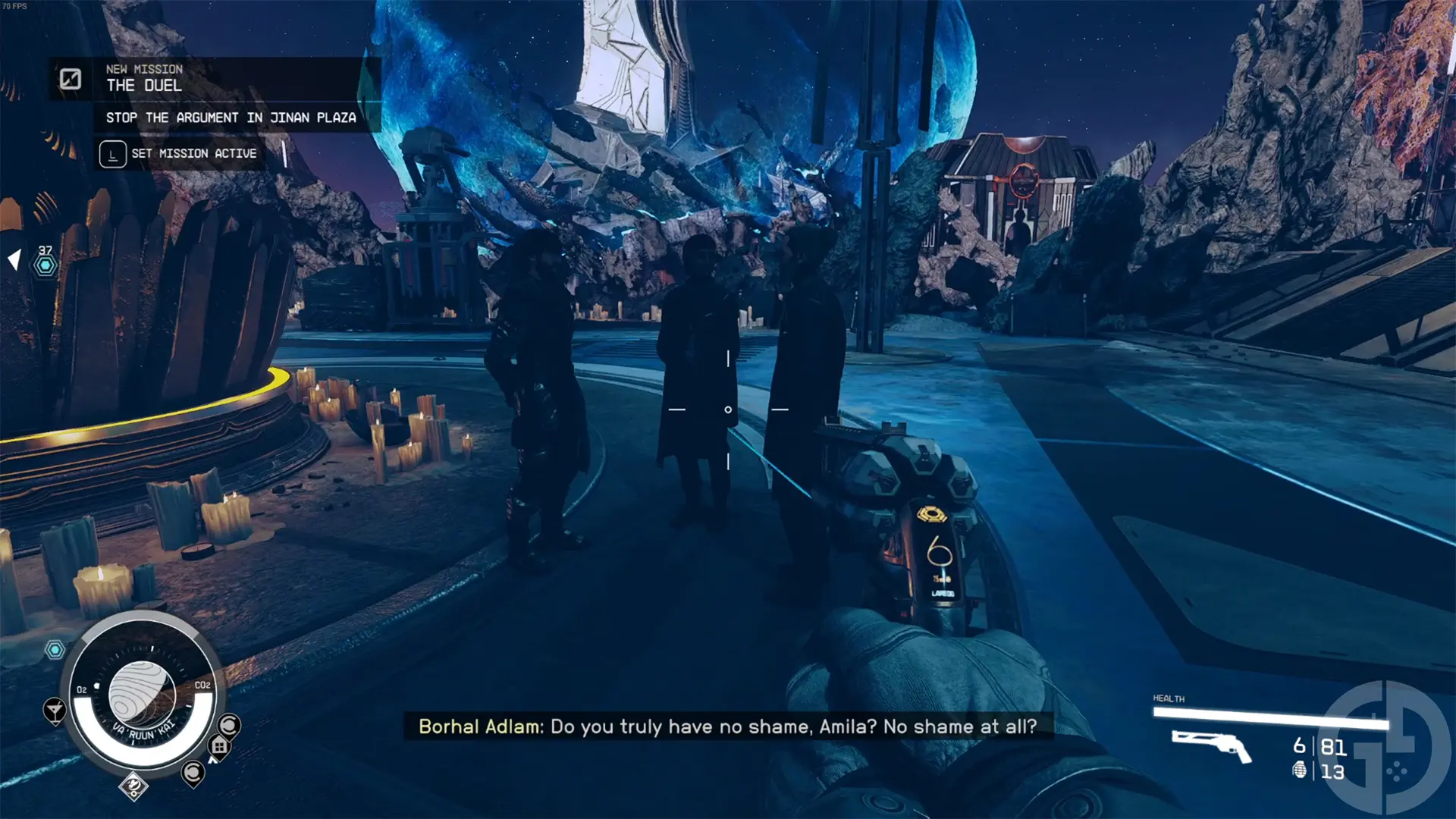Click Borhal Adlam's dialogue subtitle line
Image resolution: width=1456 pixels, height=819 pixels.
(728, 726)
